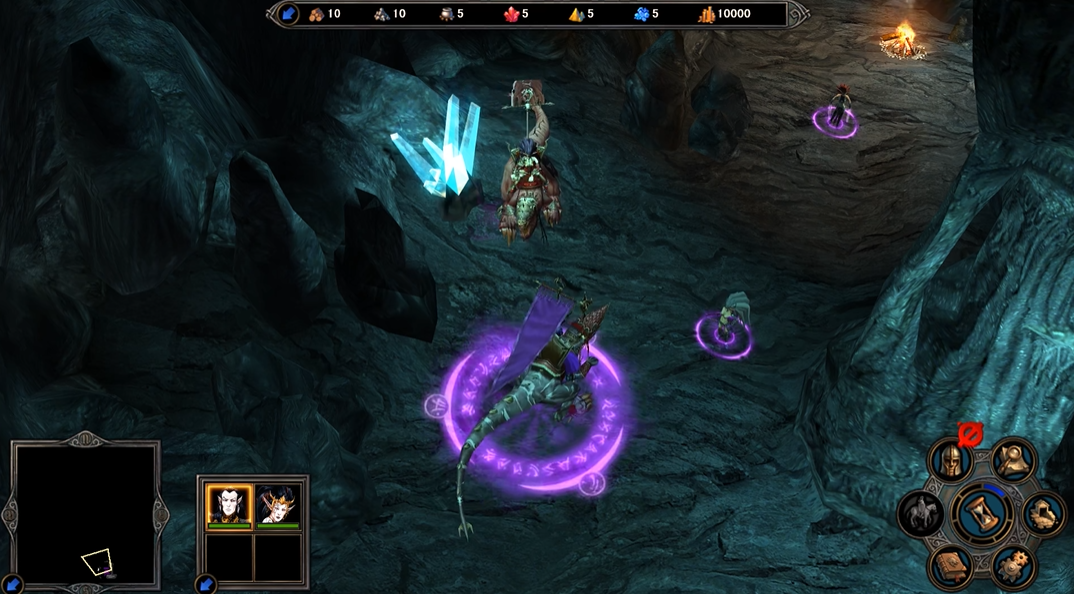
Task: Open the spellbook icon
Action: coord(950,567)
